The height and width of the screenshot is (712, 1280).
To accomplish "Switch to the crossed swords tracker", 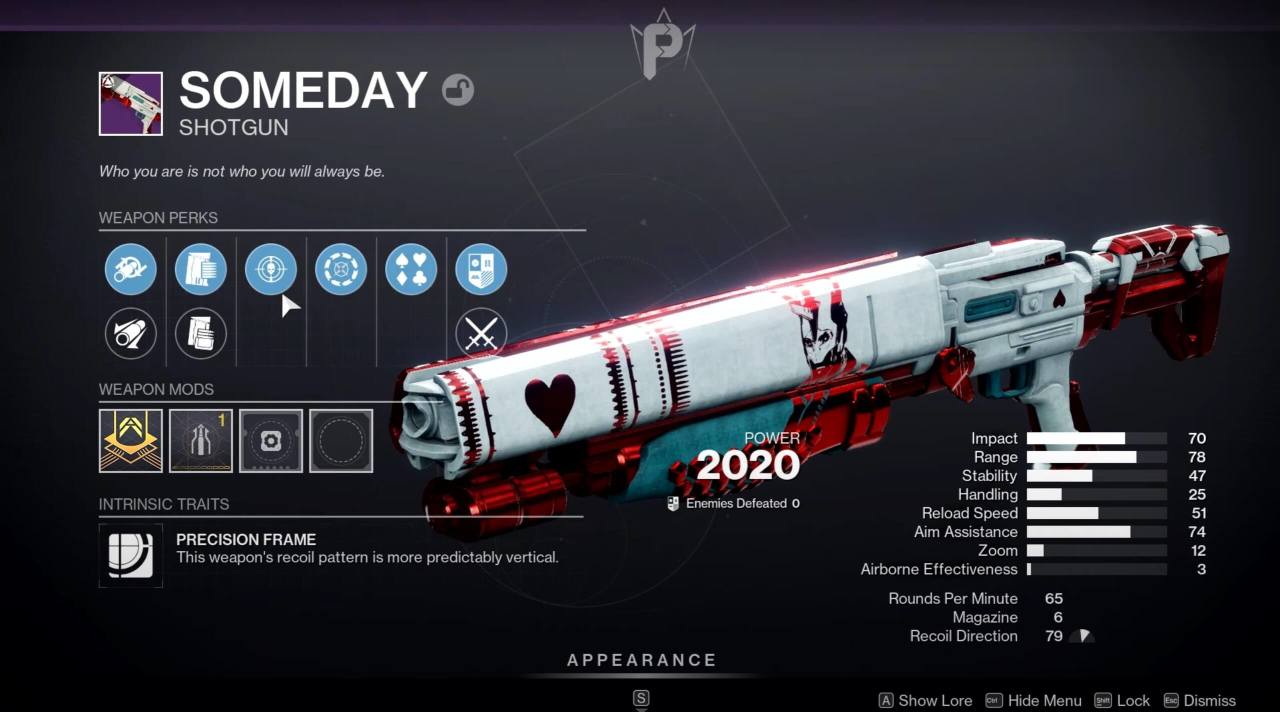I will (x=481, y=333).
